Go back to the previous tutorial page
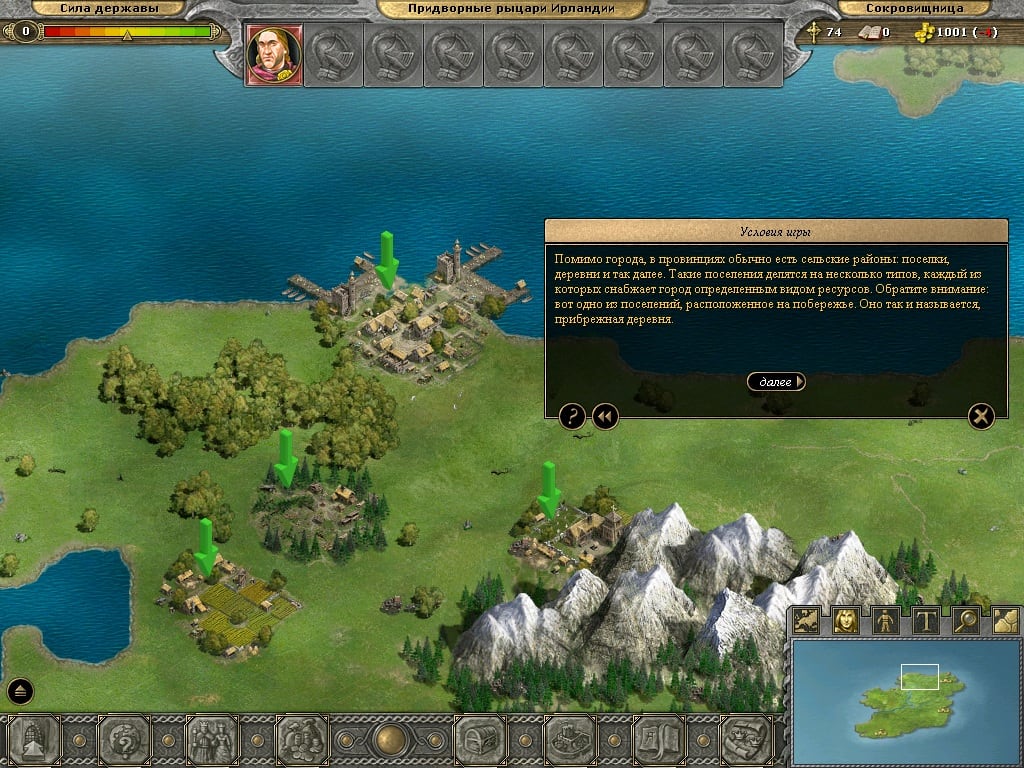The image size is (1024, 768). click(x=605, y=416)
